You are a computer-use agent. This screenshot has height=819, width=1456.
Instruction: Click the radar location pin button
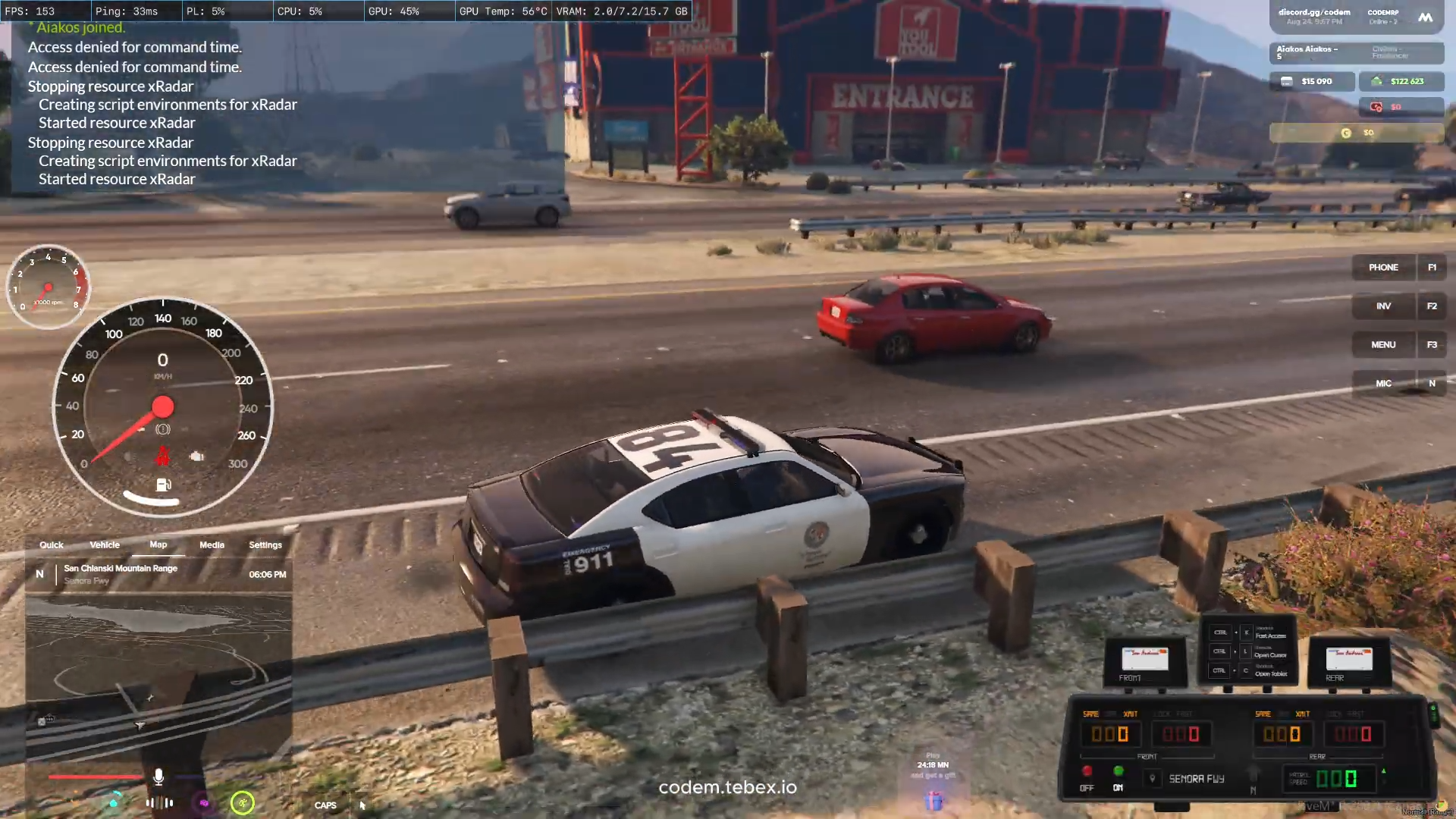click(1153, 779)
